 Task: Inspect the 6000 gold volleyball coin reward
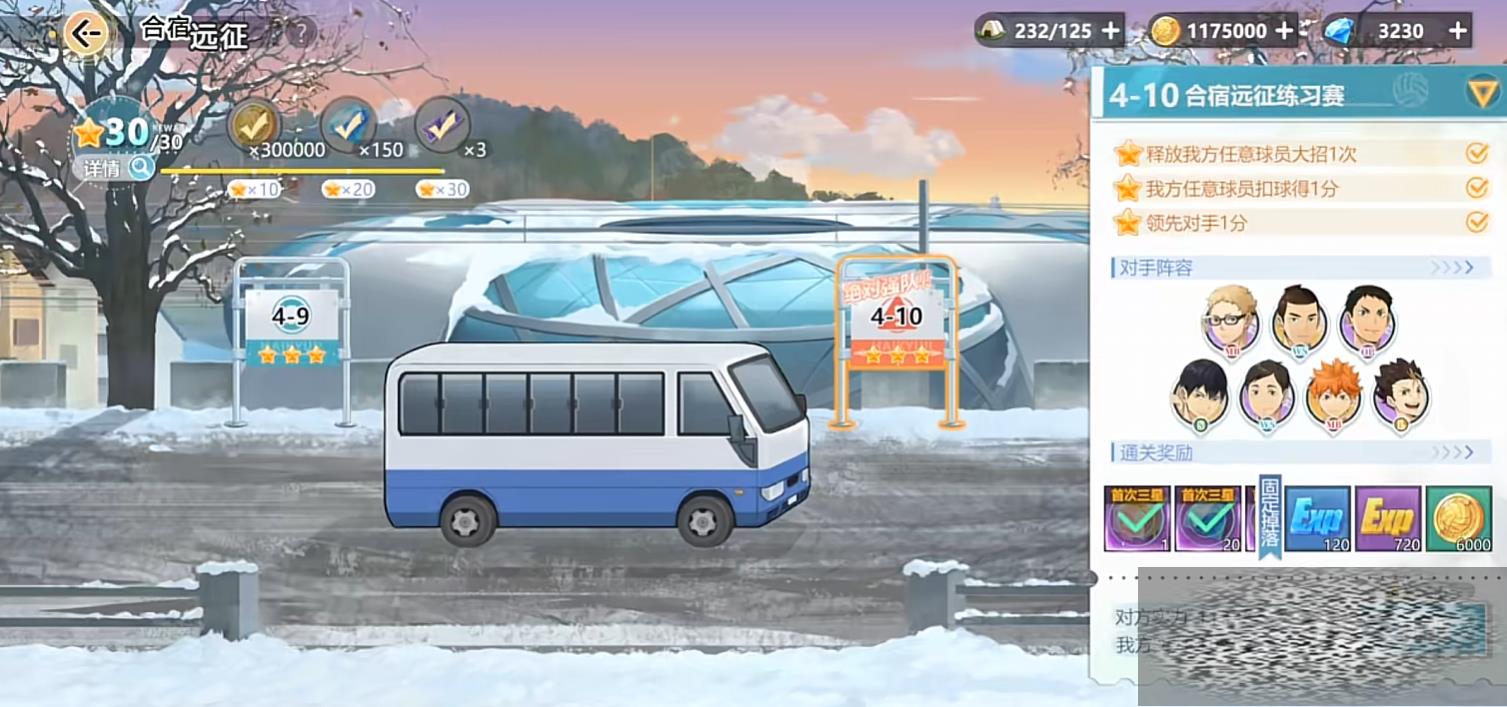pyautogui.click(x=1459, y=518)
